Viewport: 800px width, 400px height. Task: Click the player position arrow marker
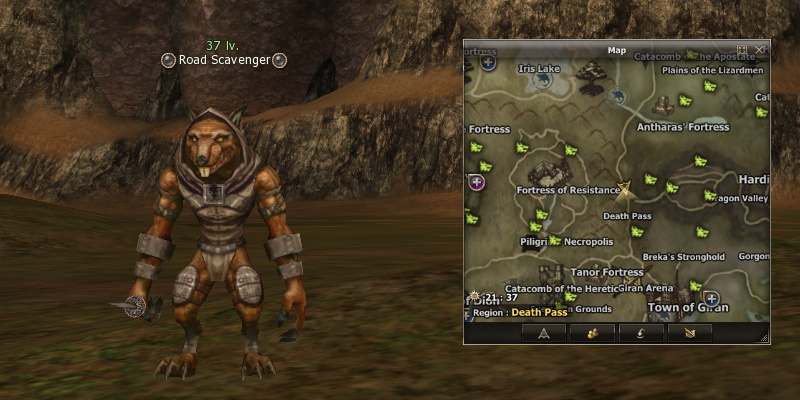(x=625, y=187)
